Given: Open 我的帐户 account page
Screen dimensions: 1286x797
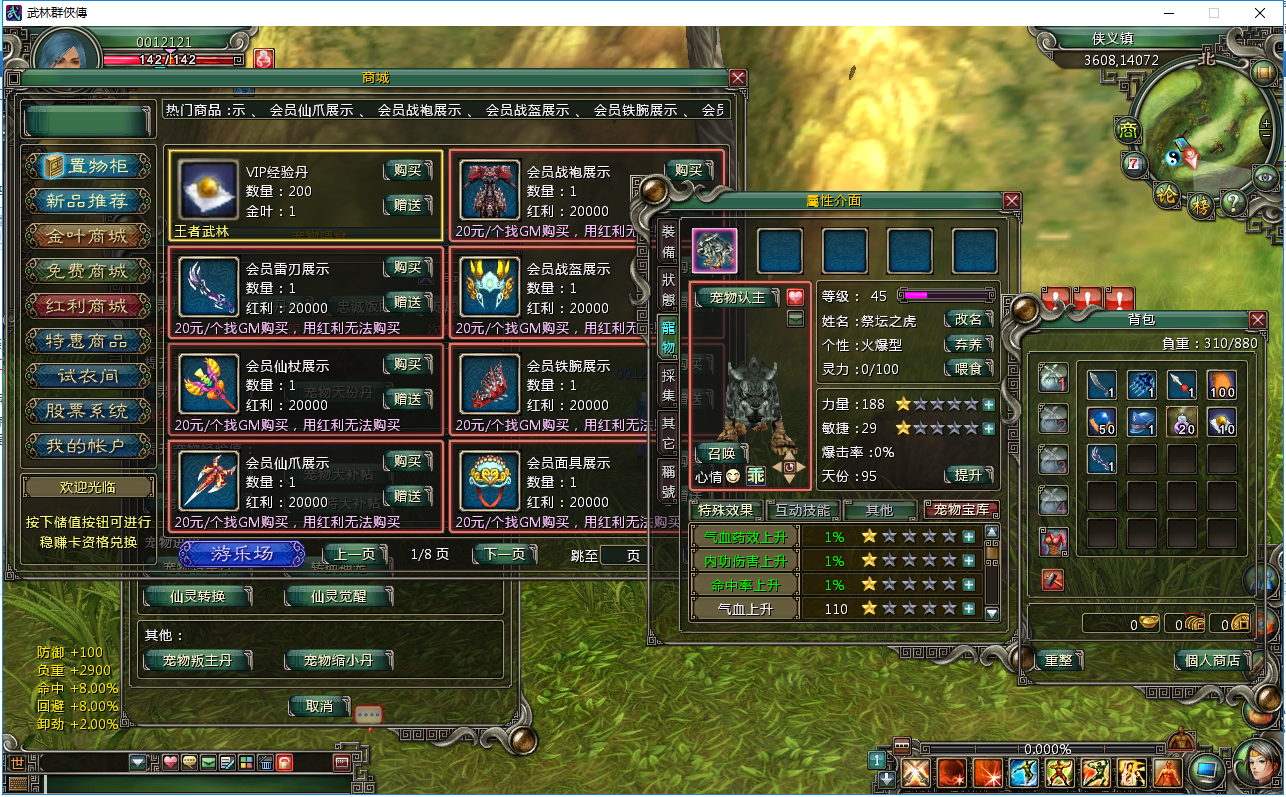Looking at the screenshot, I should point(89,446).
